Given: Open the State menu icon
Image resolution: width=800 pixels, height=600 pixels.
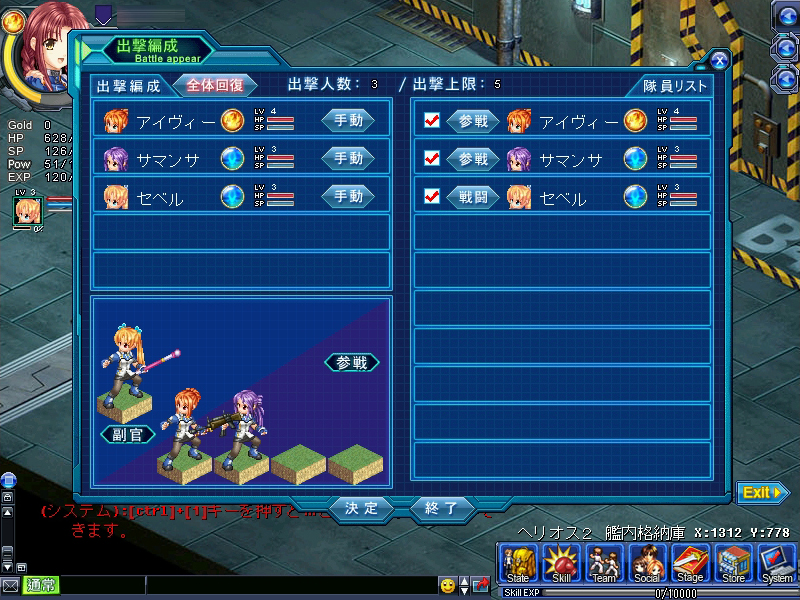Looking at the screenshot, I should pos(518,564).
